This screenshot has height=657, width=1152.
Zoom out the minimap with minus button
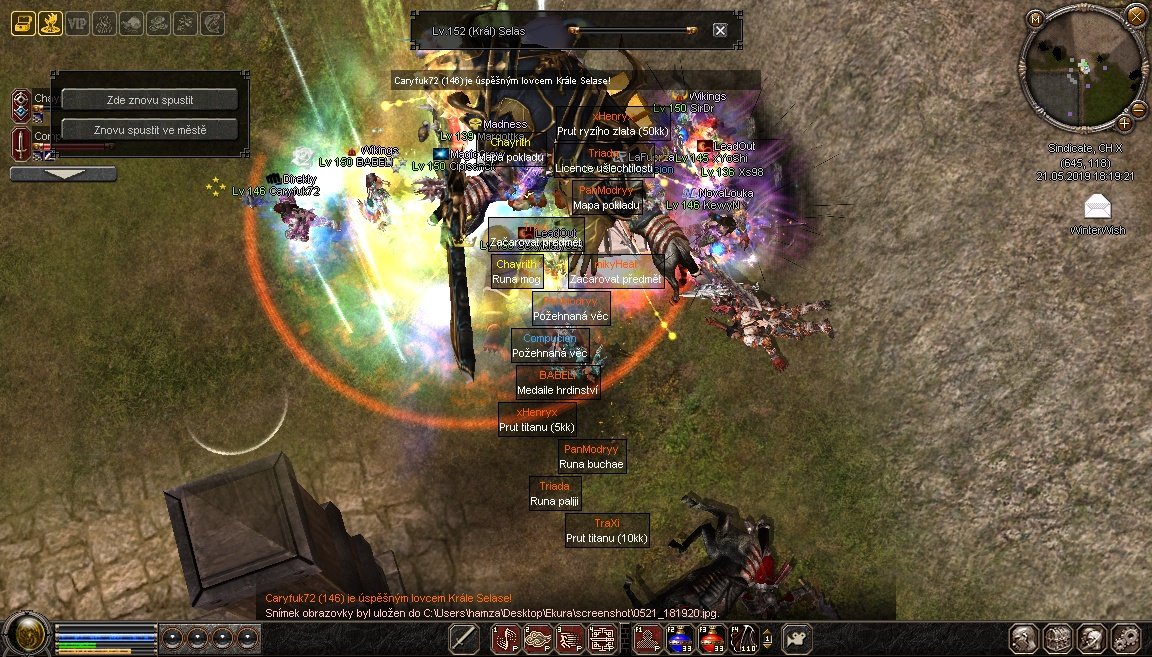pos(1139,110)
